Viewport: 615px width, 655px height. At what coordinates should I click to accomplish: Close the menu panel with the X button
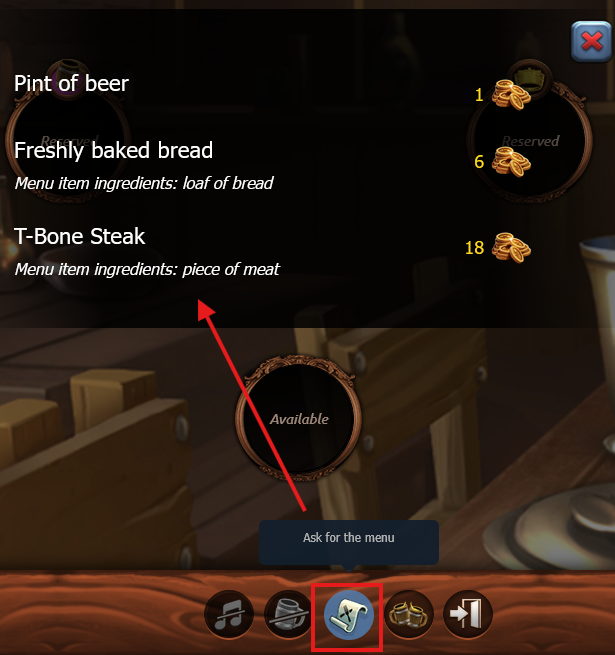pos(591,41)
